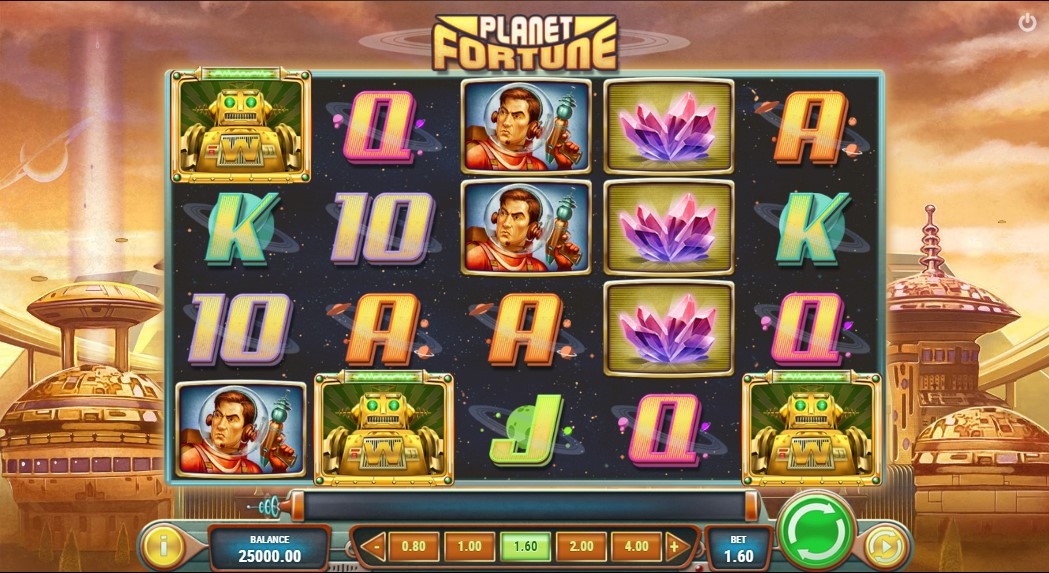The height and width of the screenshot is (573, 1049).
Task: Decrease bet with the minus arrow
Action: click(x=375, y=547)
